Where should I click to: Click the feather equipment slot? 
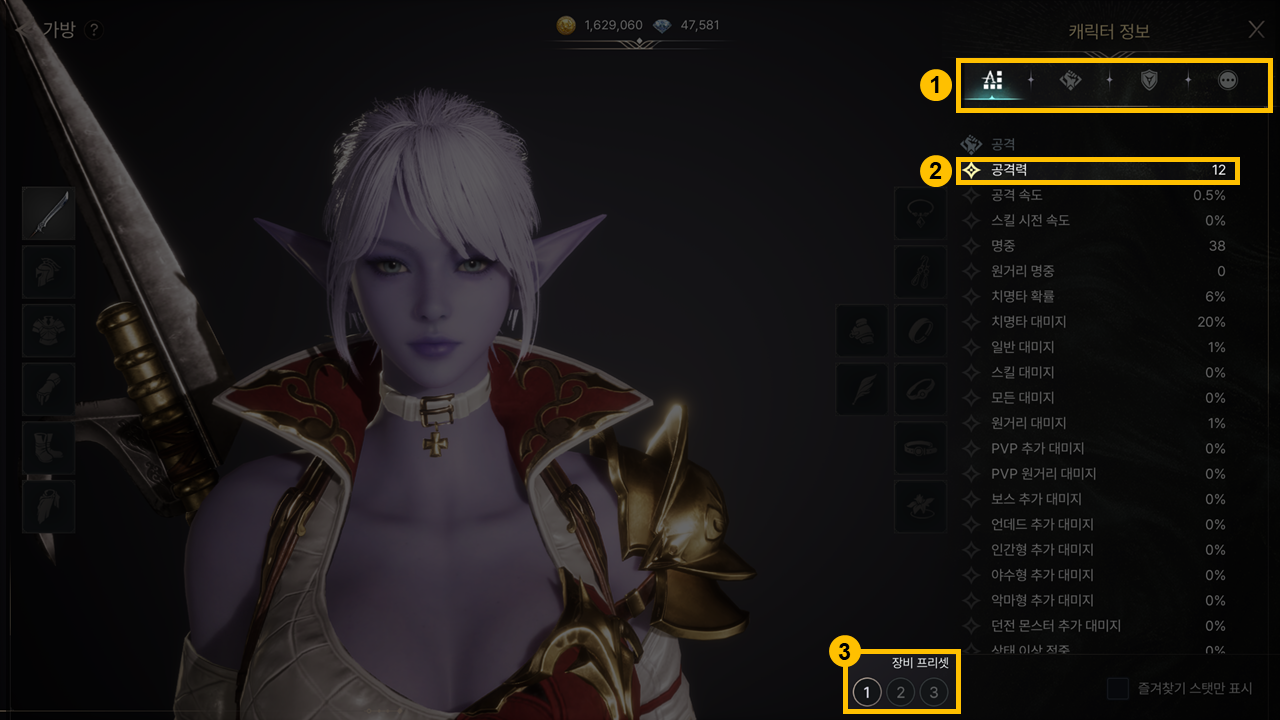coord(862,389)
